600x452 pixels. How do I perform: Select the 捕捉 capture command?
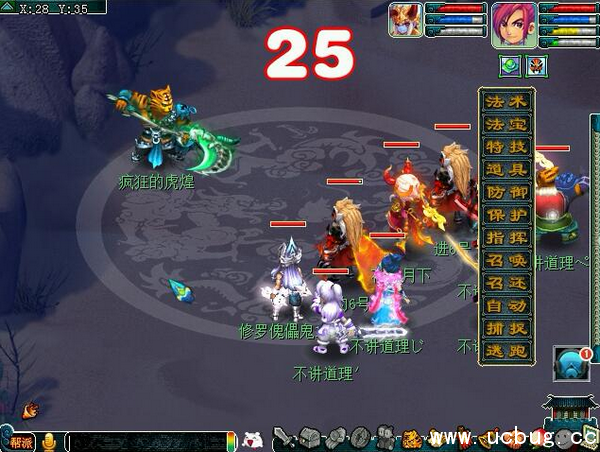tap(507, 328)
